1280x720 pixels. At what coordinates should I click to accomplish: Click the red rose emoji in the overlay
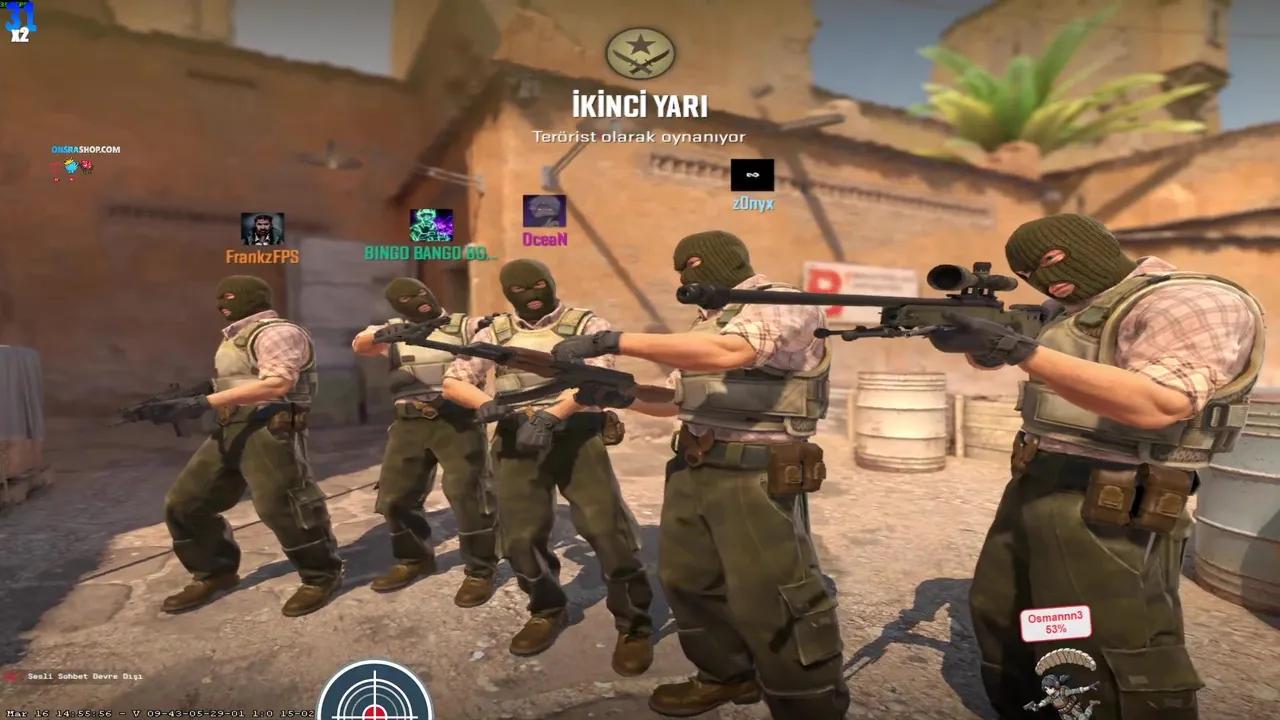pyautogui.click(x=86, y=164)
